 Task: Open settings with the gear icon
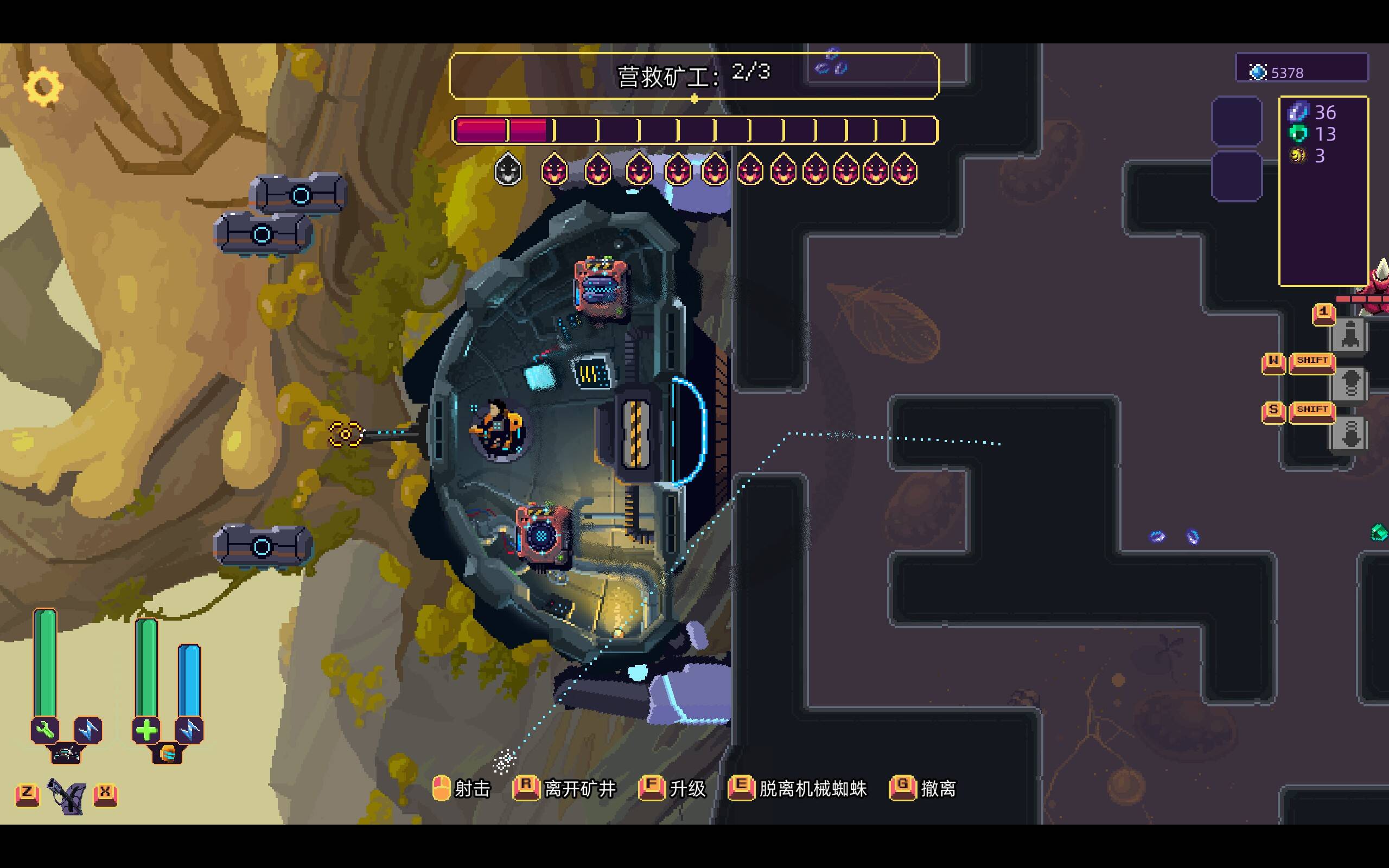43,87
